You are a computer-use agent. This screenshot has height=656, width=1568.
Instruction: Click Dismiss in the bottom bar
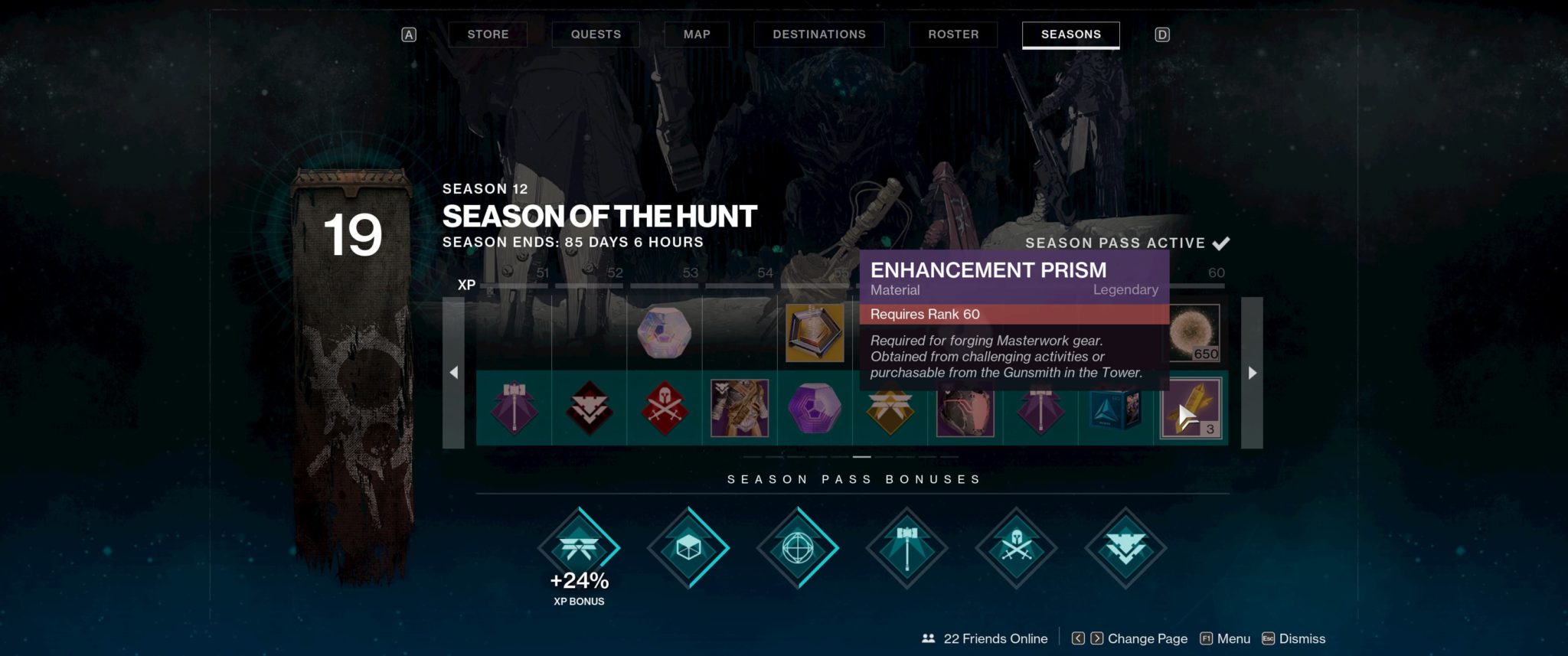1303,638
